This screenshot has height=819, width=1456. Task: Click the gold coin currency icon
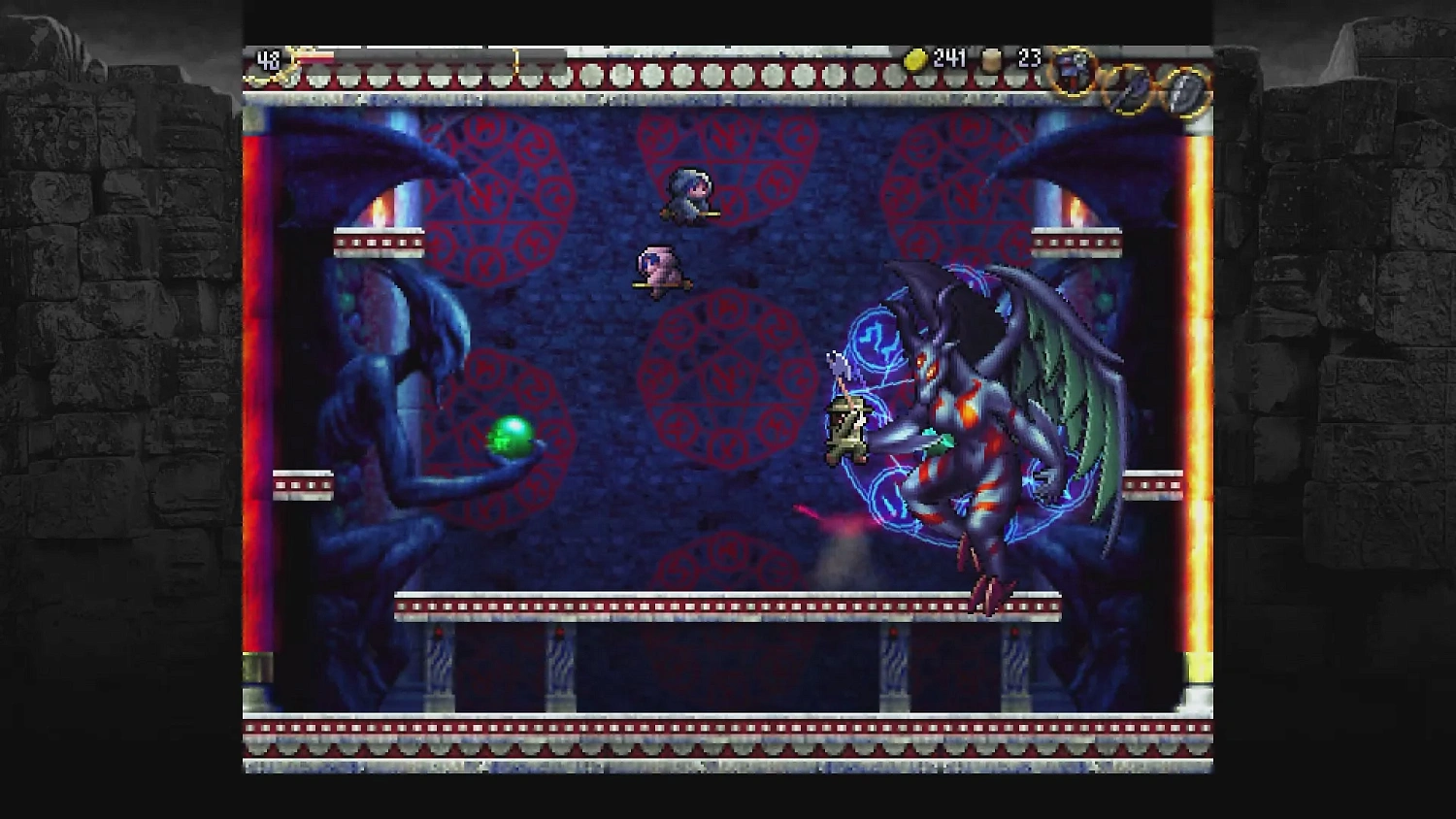click(x=913, y=57)
